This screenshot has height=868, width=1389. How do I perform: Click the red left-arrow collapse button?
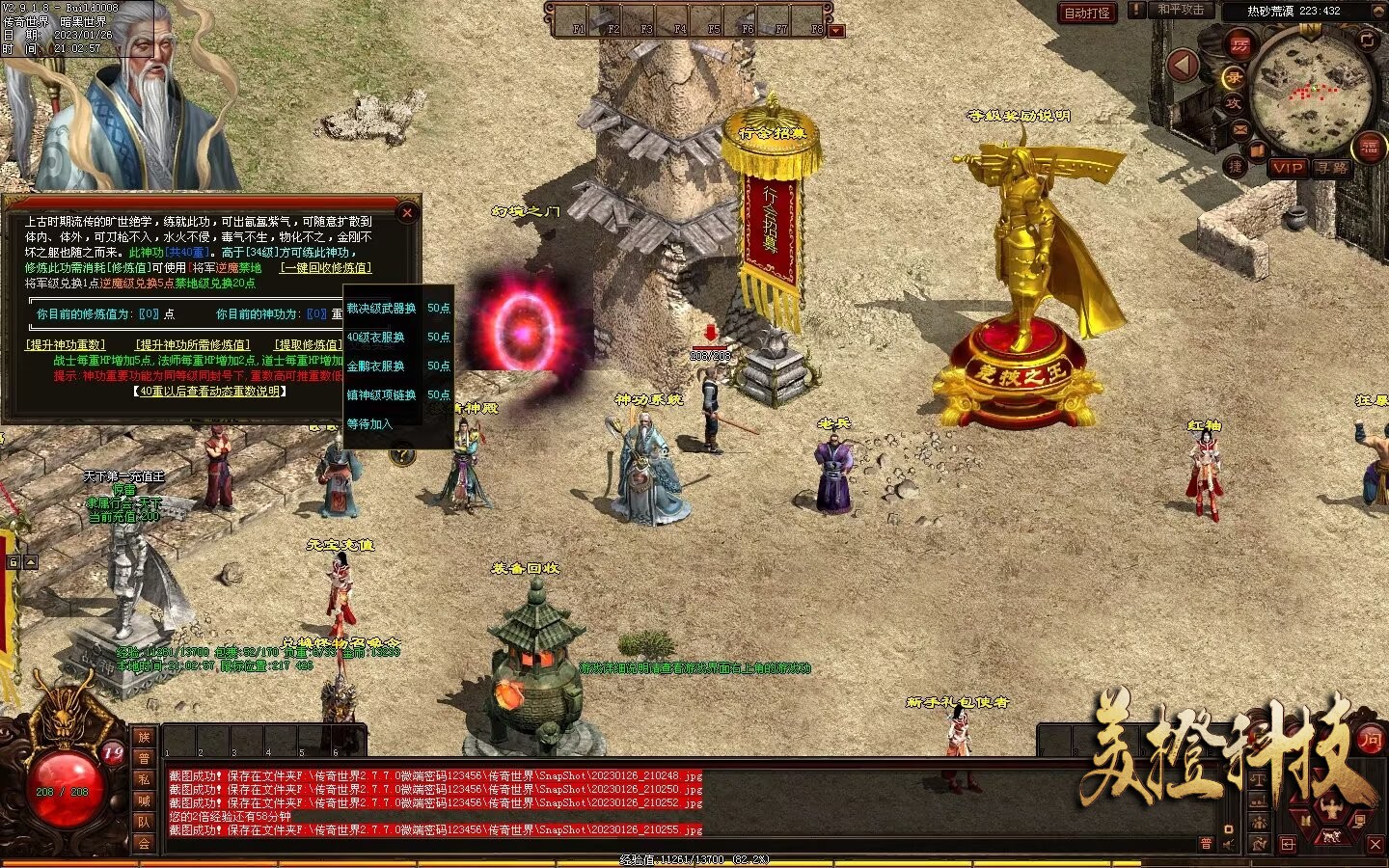coord(1183,66)
